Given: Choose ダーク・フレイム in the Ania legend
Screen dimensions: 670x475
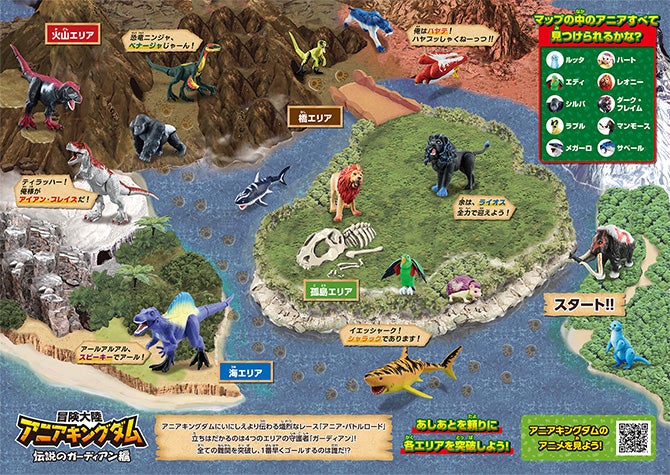Looking at the screenshot, I should pyautogui.click(x=620, y=103).
